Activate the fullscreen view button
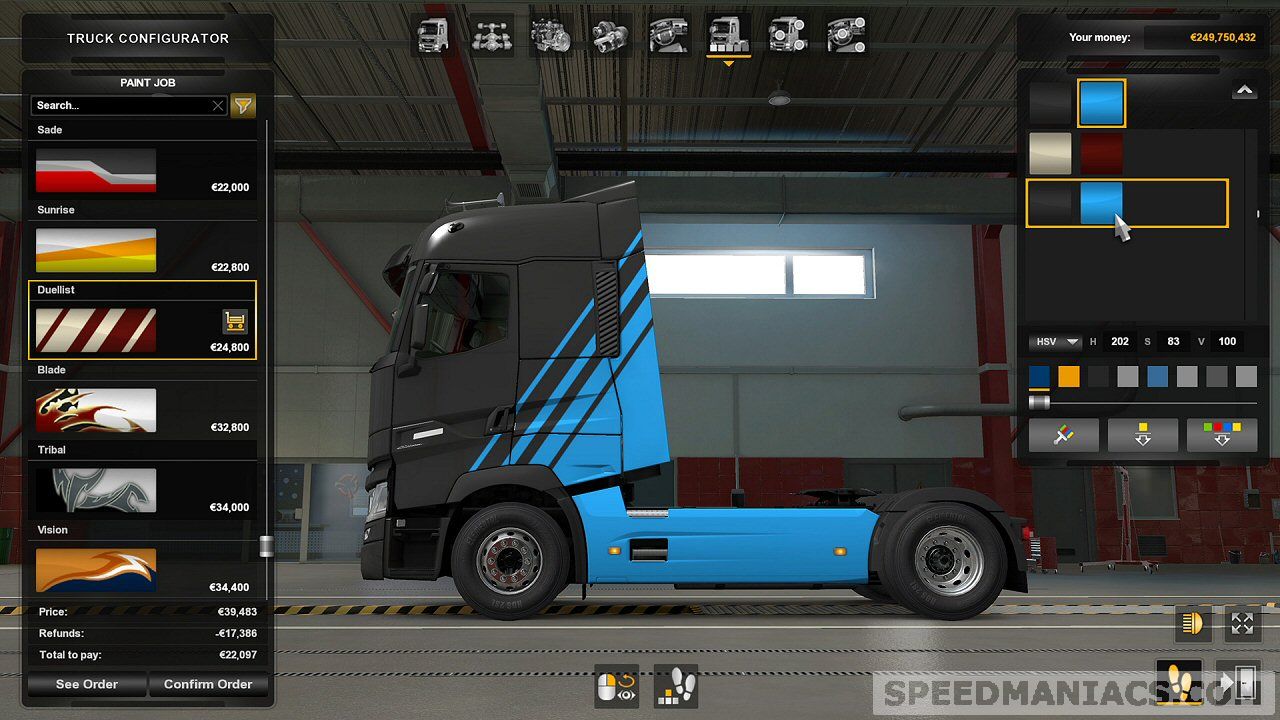The height and width of the screenshot is (720, 1280). tap(1242, 624)
